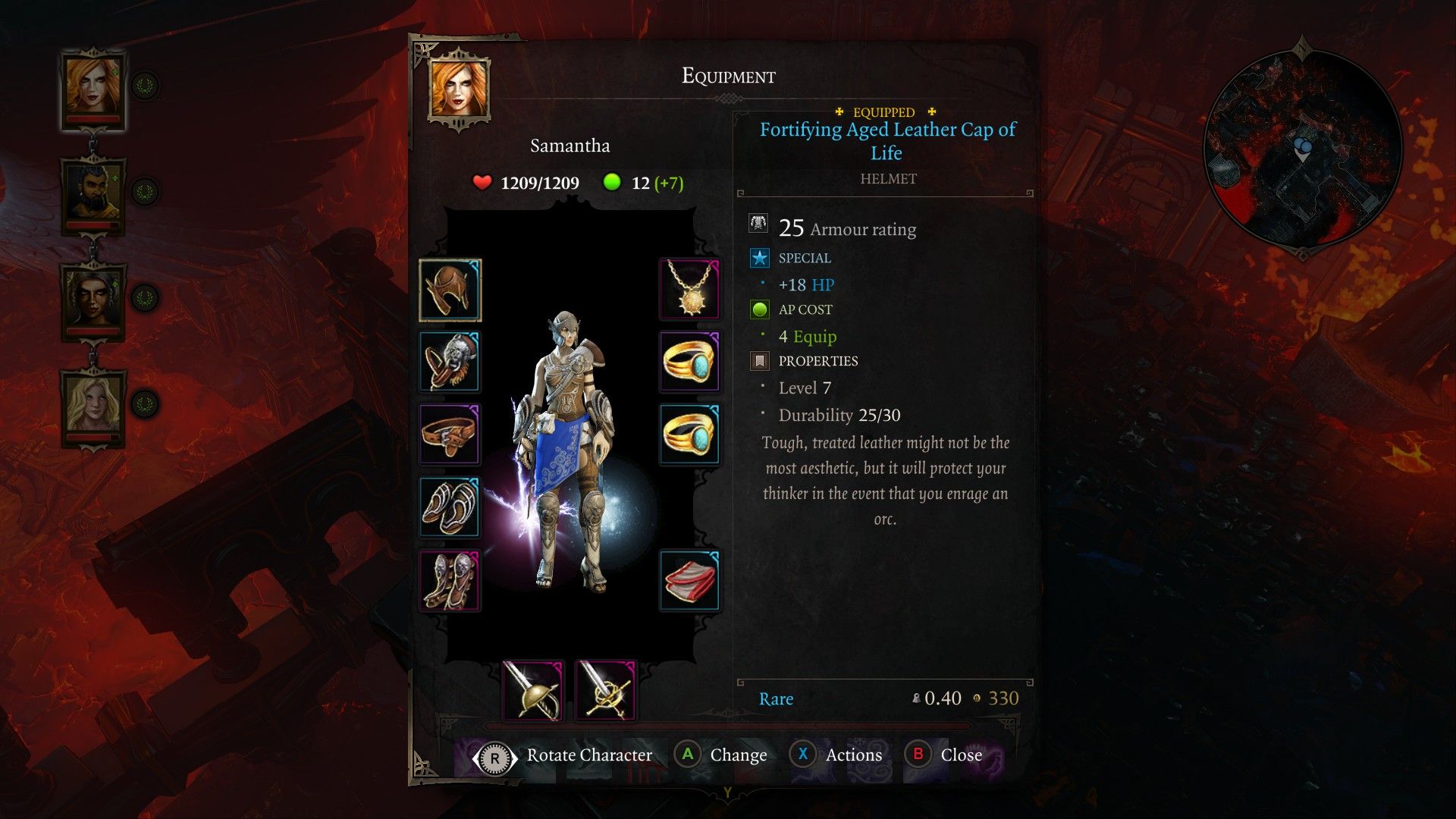The height and width of the screenshot is (819, 1456).
Task: Open the circular minimap
Action: [1303, 149]
